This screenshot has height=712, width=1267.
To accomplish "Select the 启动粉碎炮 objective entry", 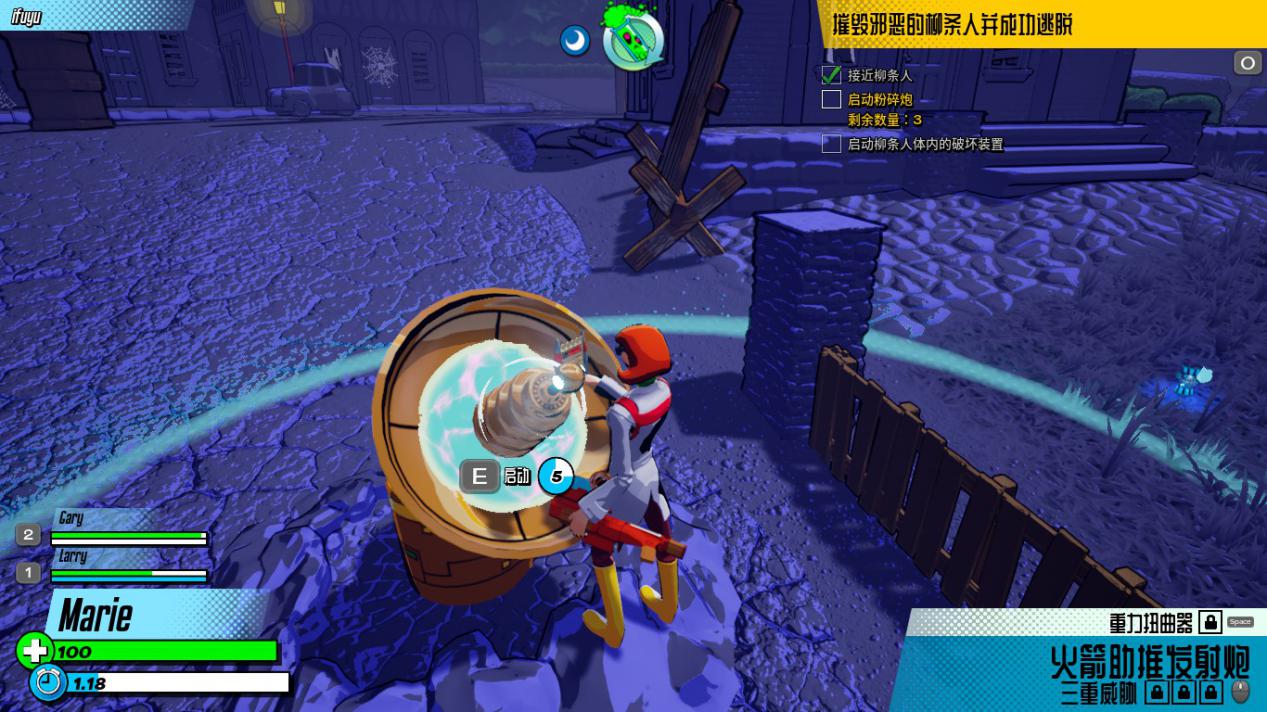I will click(880, 99).
